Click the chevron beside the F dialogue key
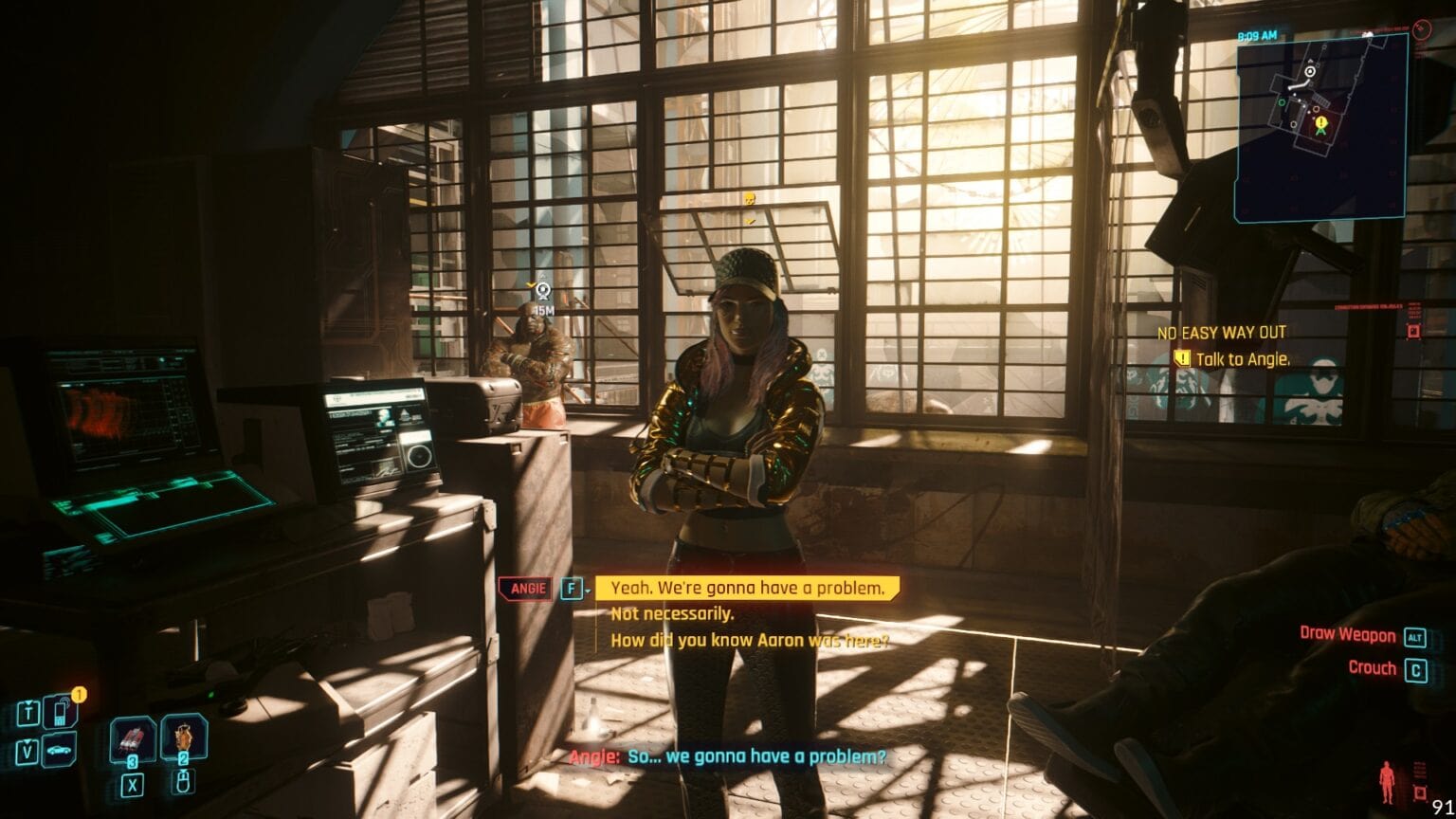The width and height of the screenshot is (1456, 819). [589, 590]
